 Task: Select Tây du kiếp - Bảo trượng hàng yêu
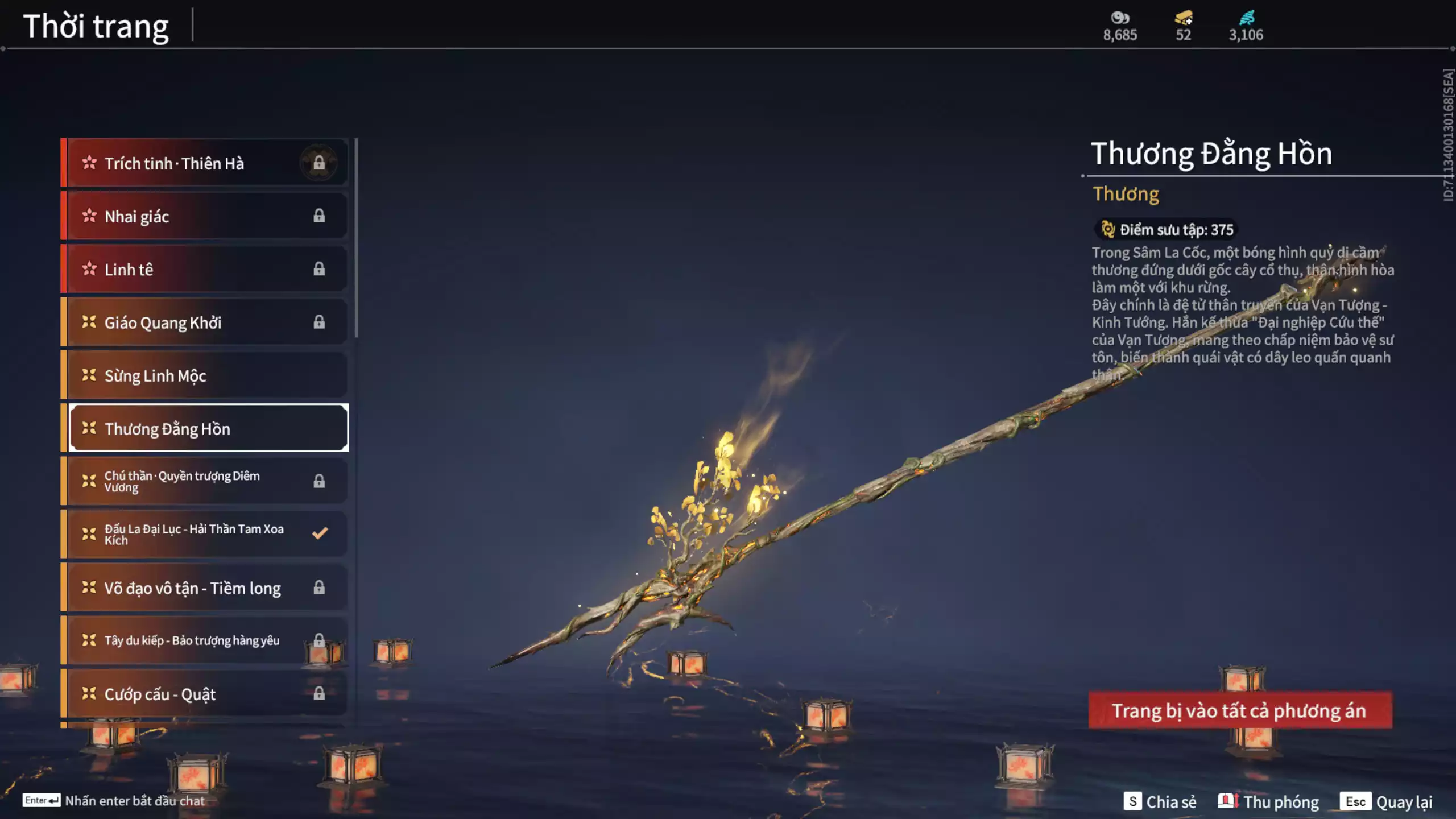[205, 640]
